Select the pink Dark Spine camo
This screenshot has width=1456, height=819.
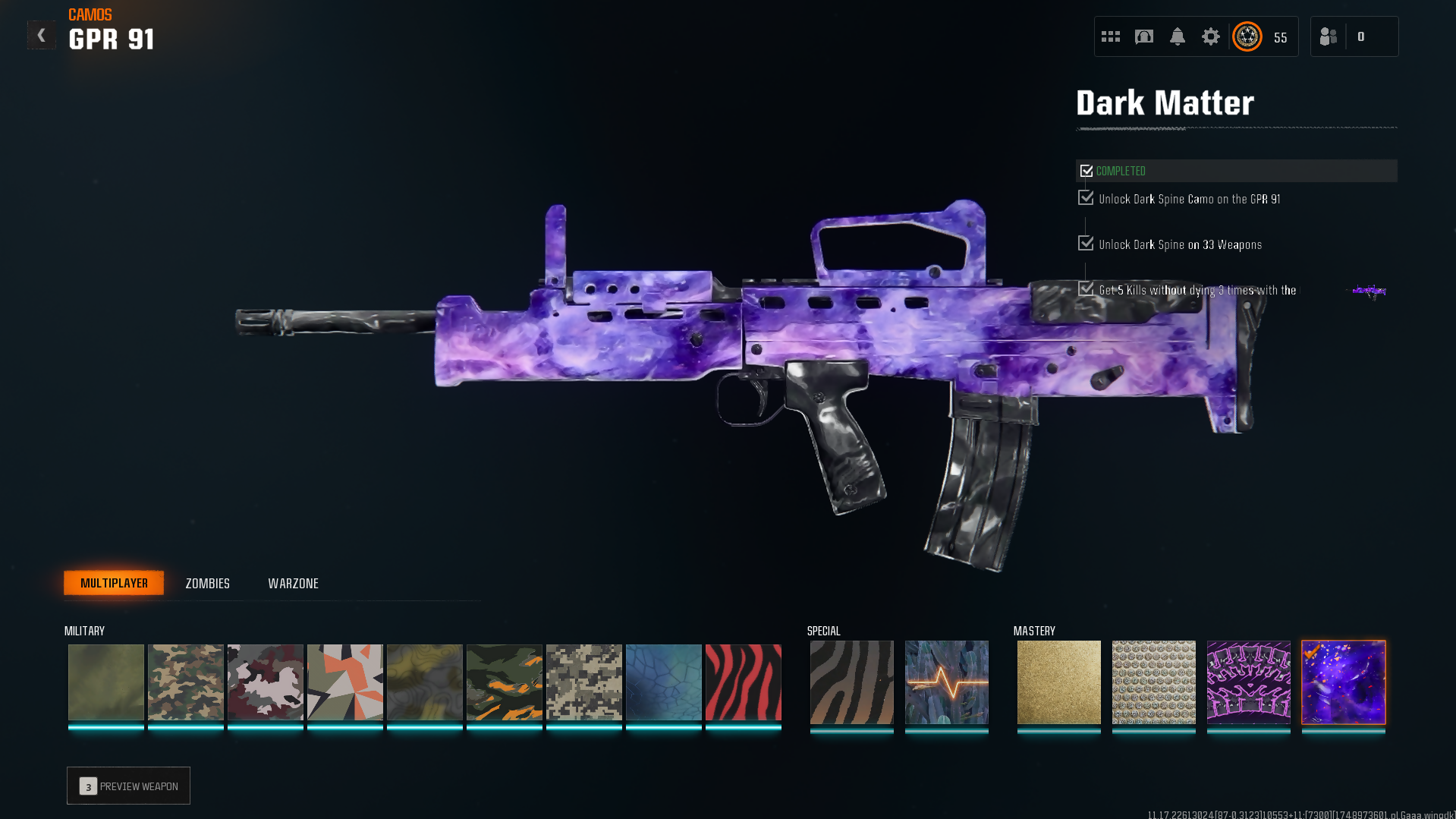coord(1248,682)
